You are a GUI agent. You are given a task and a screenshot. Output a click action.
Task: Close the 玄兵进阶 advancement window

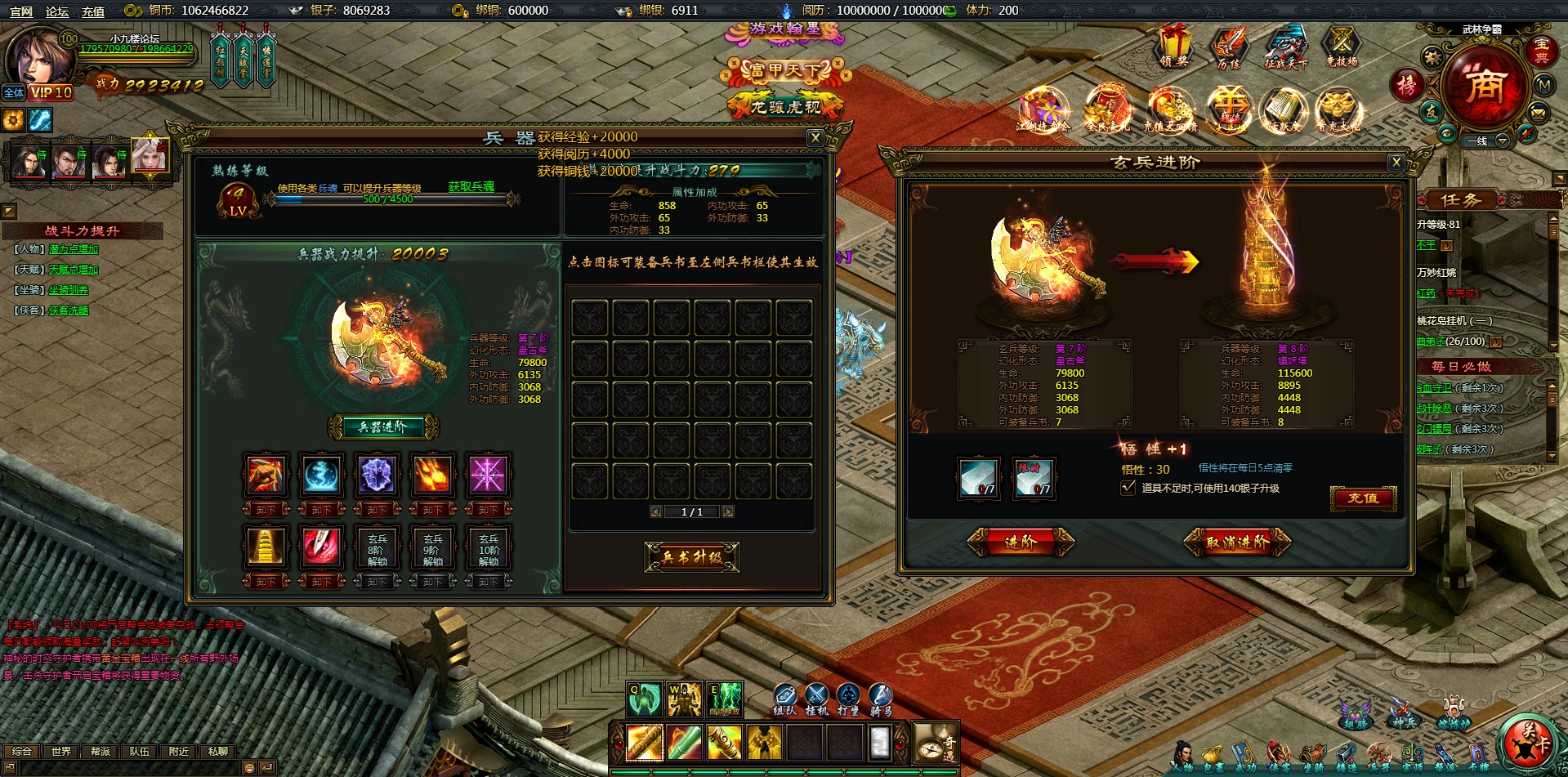(1396, 163)
